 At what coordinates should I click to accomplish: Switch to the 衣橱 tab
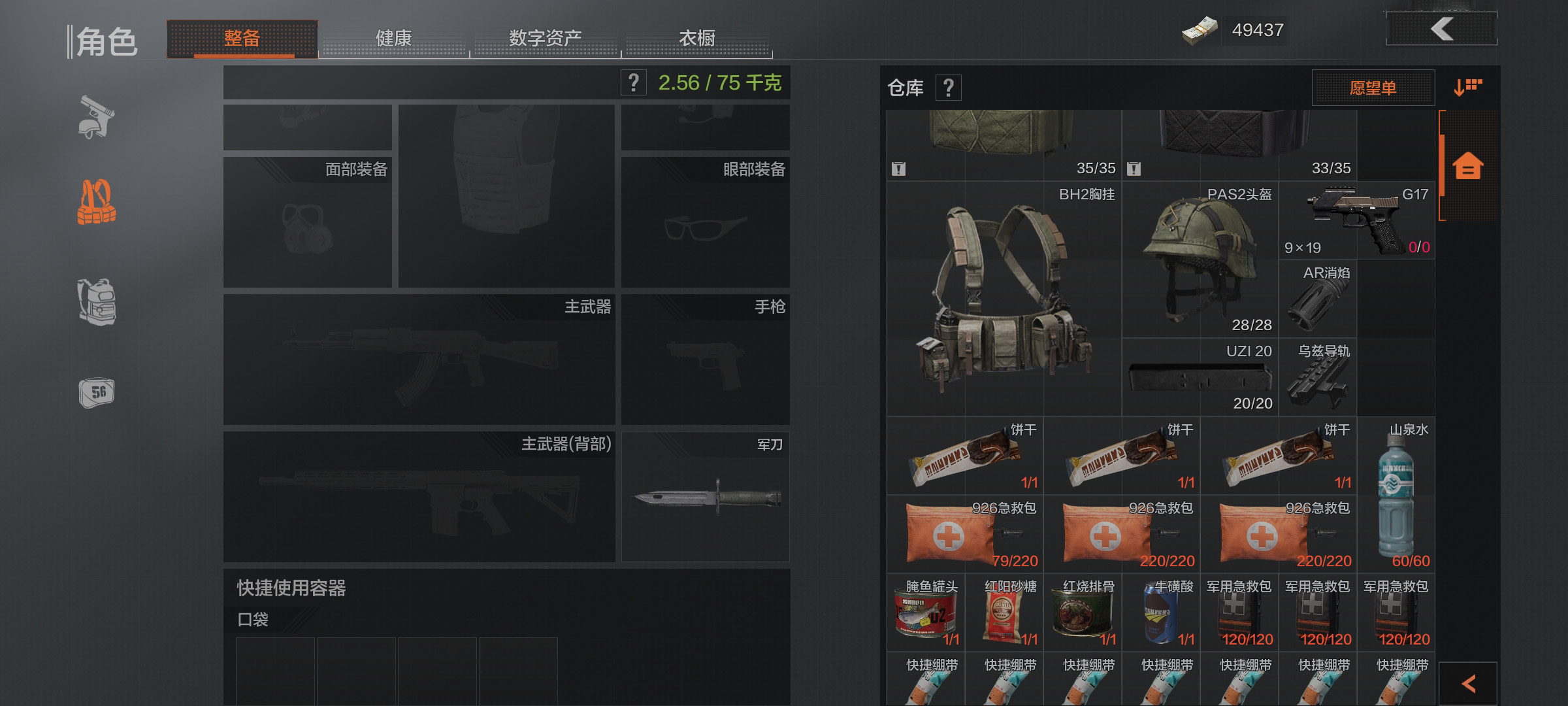(696, 39)
